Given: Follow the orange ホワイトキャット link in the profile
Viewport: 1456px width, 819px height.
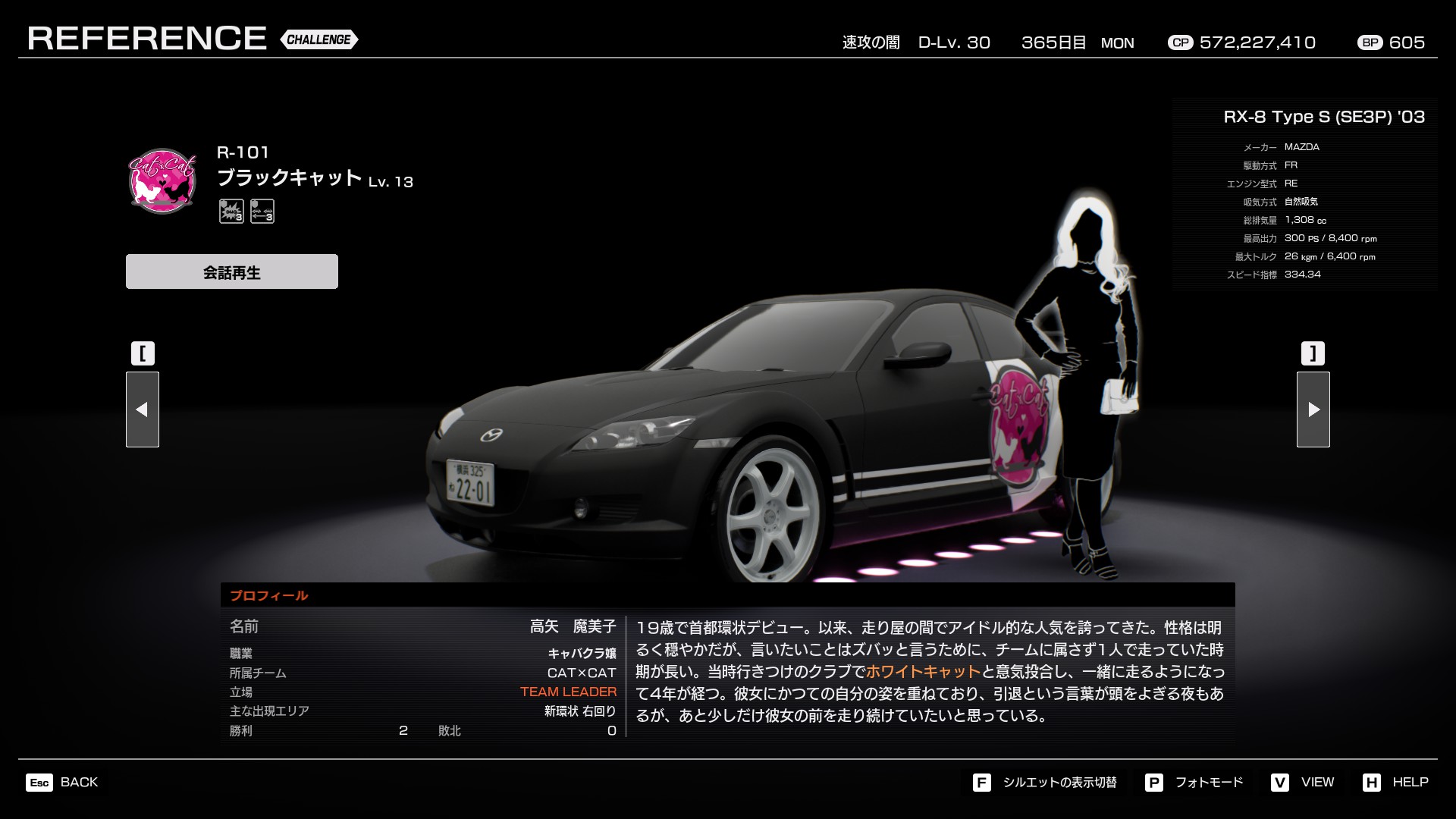Looking at the screenshot, I should coord(923,672).
